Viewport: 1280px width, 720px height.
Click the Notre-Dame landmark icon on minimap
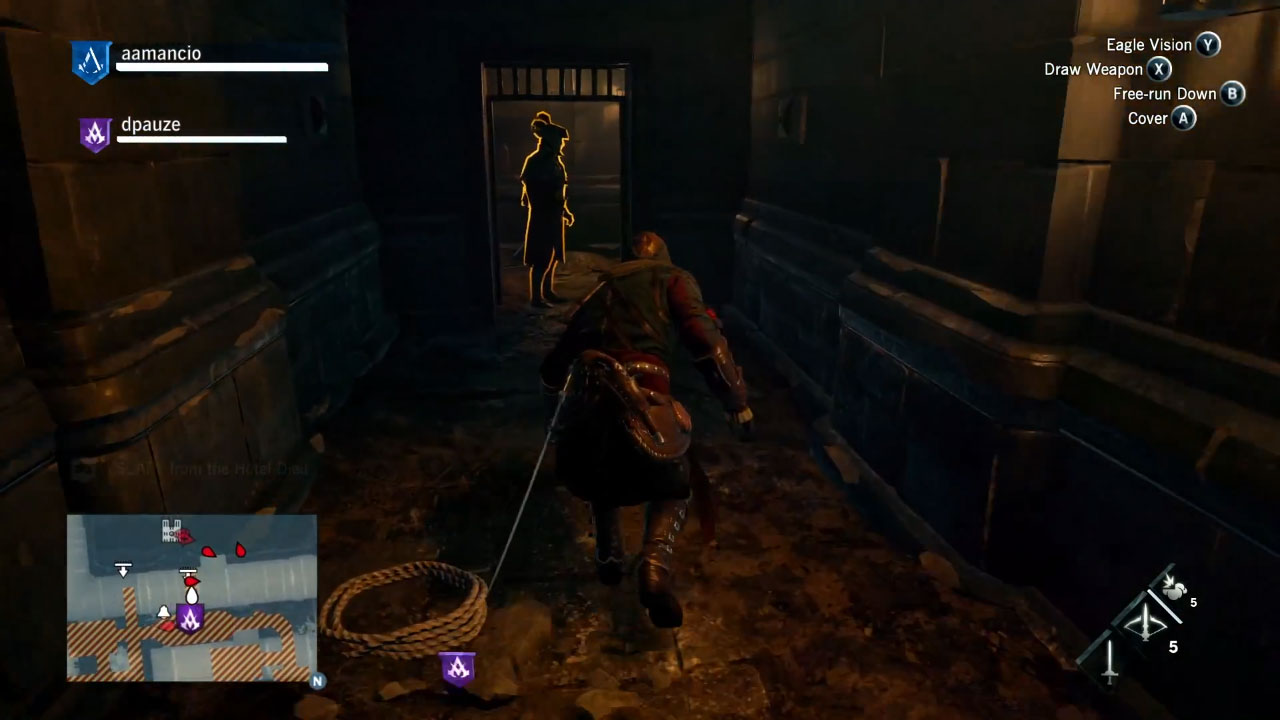(x=171, y=531)
